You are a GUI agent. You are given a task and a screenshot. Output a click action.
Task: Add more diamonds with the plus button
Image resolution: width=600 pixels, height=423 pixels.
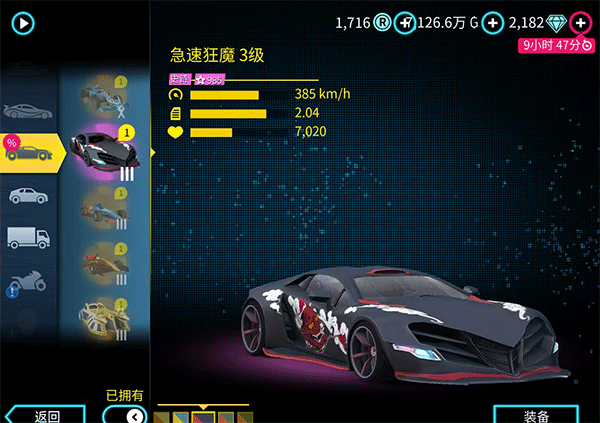point(580,21)
